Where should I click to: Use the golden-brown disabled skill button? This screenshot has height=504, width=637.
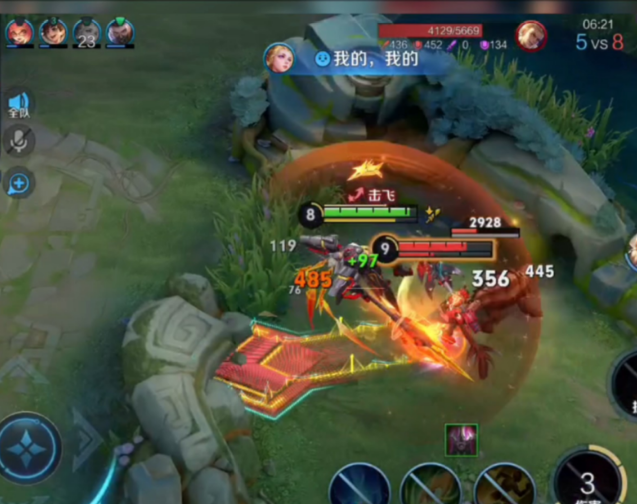pos(505,485)
